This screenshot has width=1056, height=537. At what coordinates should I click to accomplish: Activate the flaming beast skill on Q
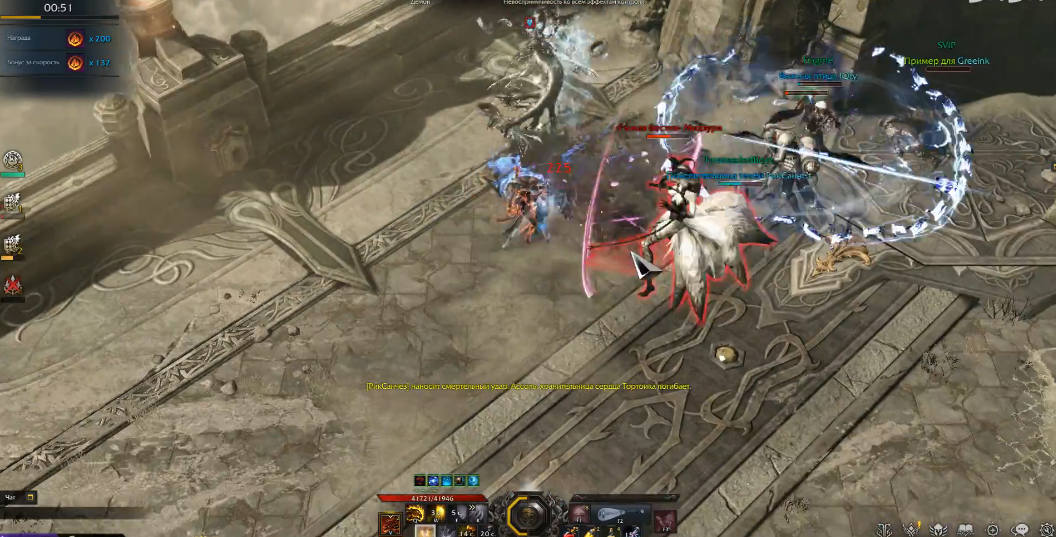coord(415,514)
